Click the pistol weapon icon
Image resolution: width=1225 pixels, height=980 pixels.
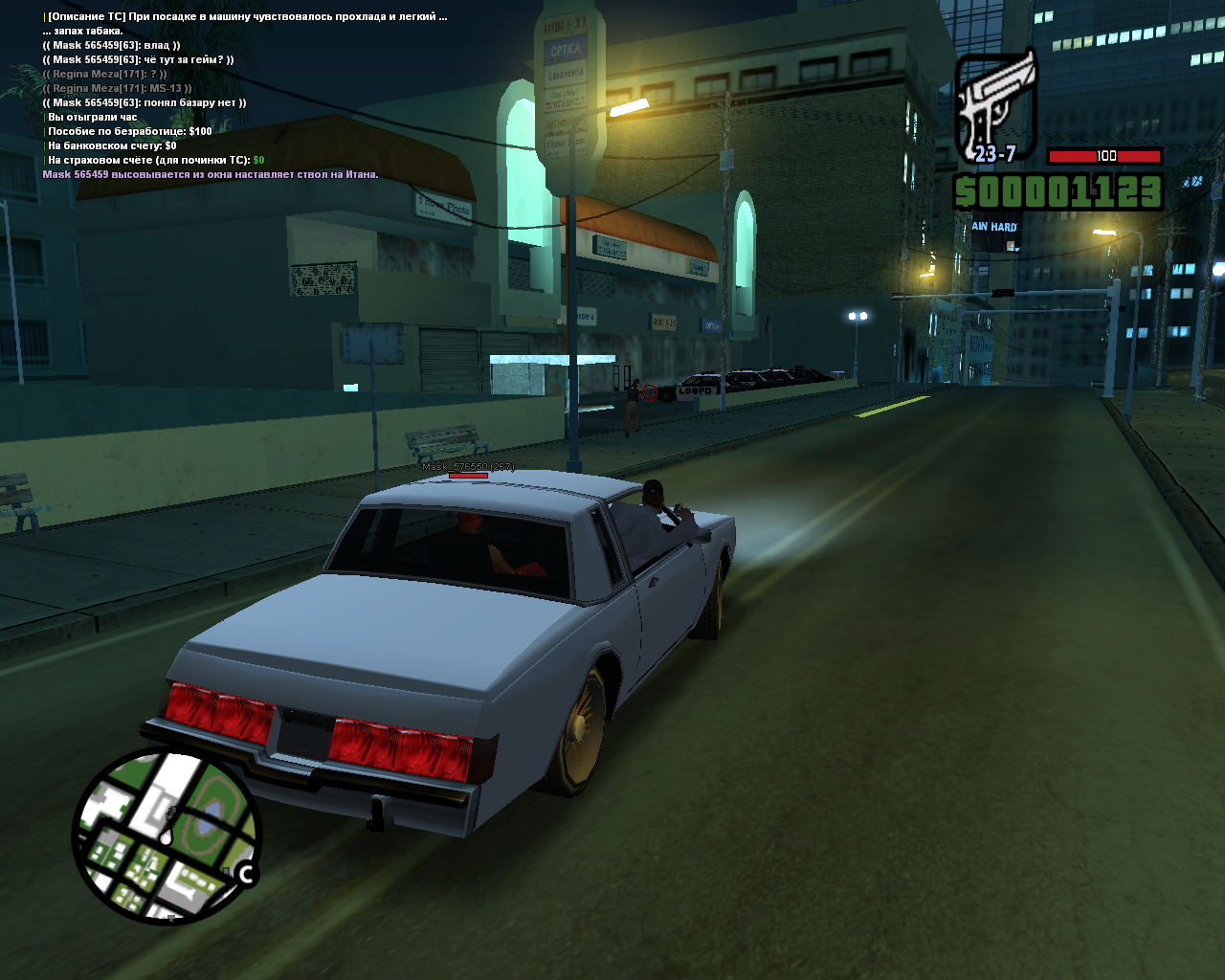click(996, 103)
